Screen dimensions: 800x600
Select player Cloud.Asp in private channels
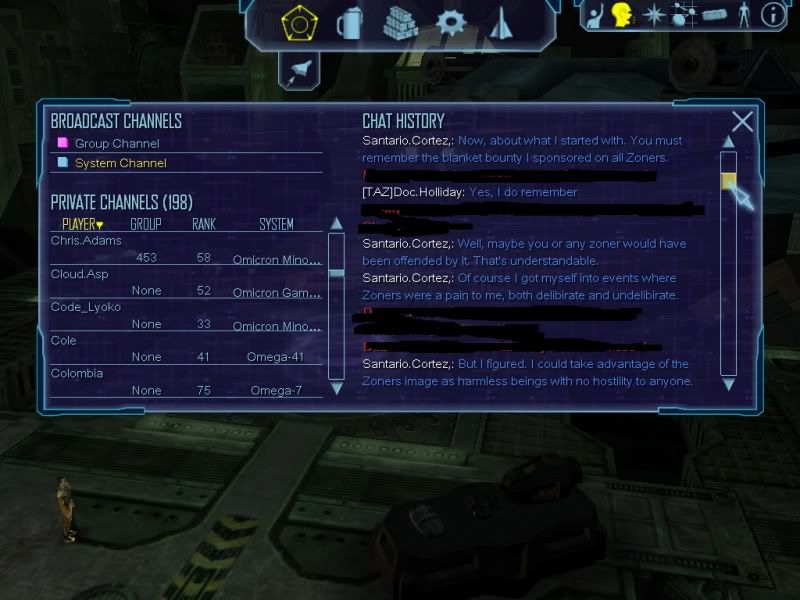click(82, 274)
